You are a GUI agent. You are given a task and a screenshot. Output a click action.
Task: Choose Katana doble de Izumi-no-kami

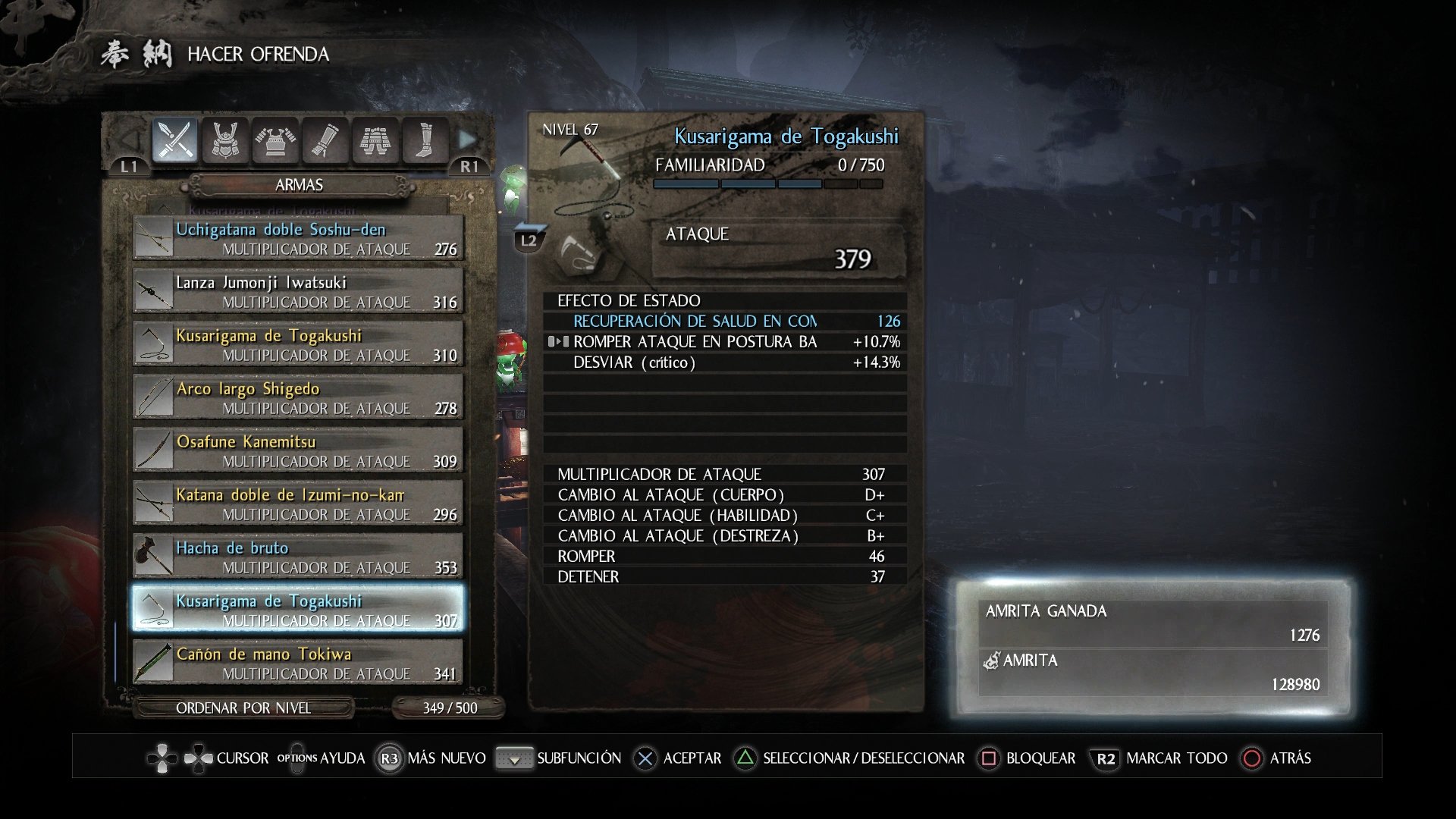[298, 504]
